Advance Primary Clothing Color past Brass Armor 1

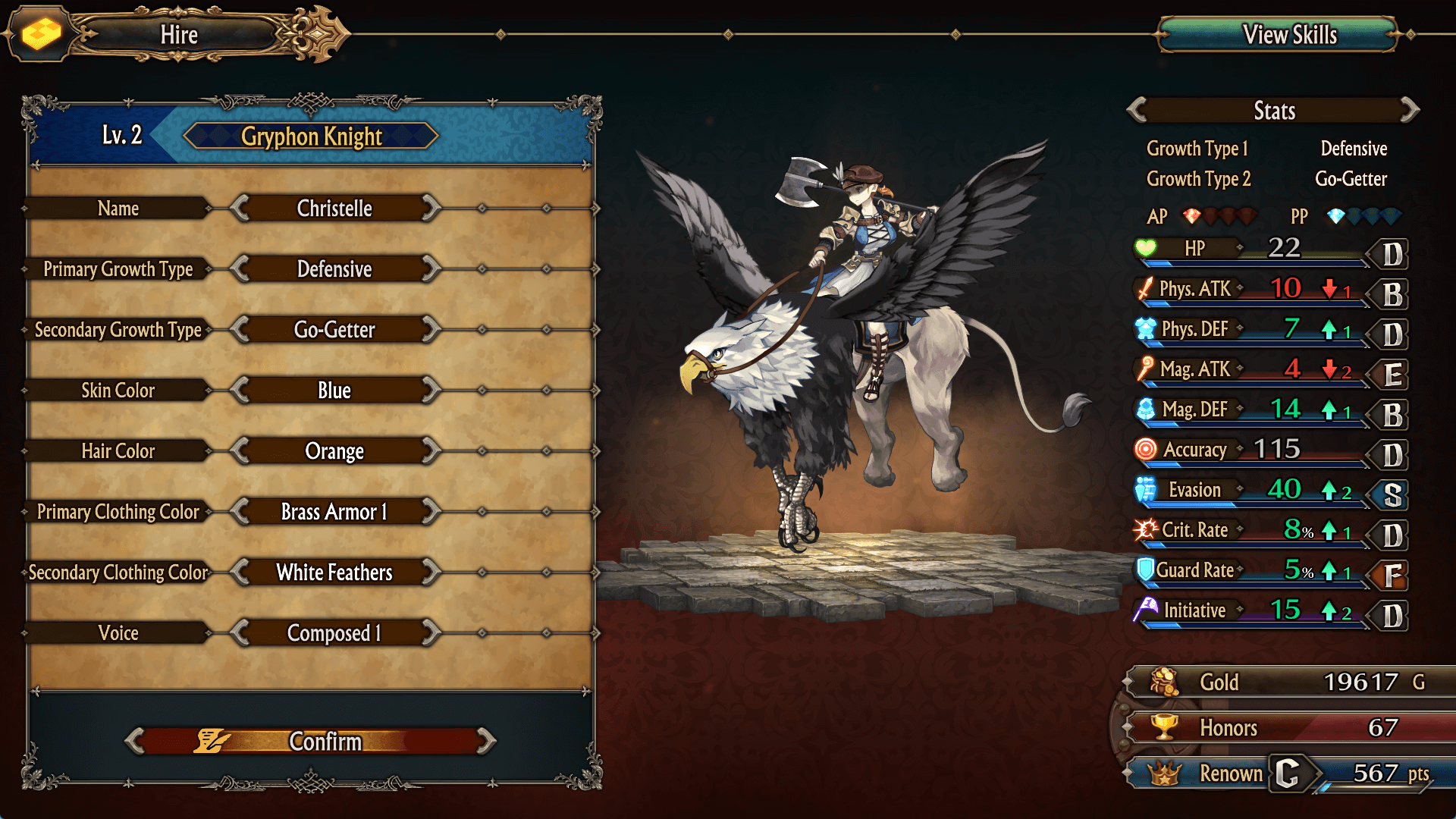click(x=431, y=512)
